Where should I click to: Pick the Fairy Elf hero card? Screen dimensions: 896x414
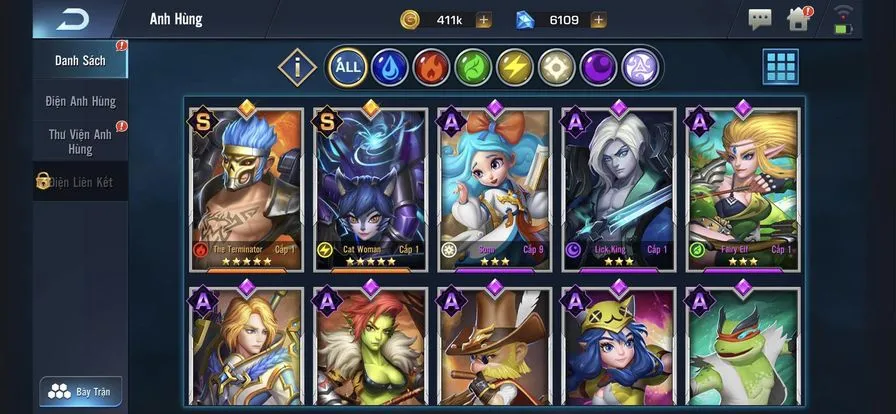[742, 188]
